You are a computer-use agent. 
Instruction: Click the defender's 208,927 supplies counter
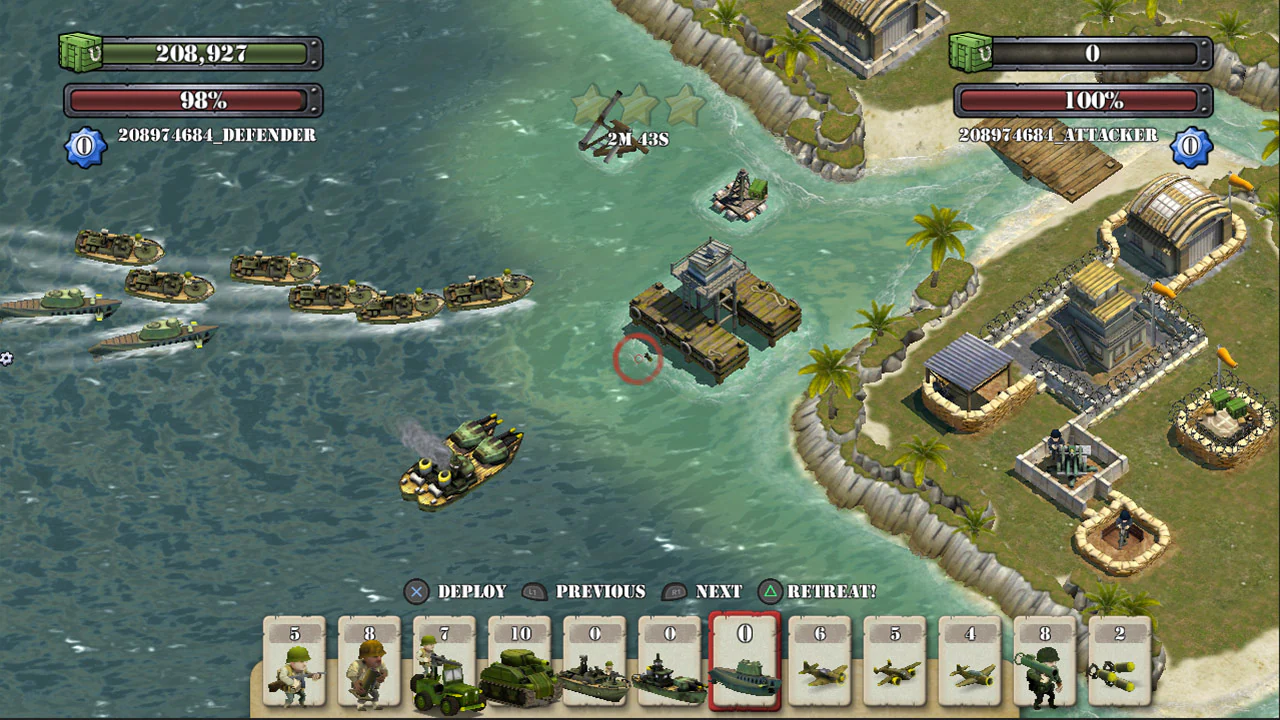tap(200, 54)
